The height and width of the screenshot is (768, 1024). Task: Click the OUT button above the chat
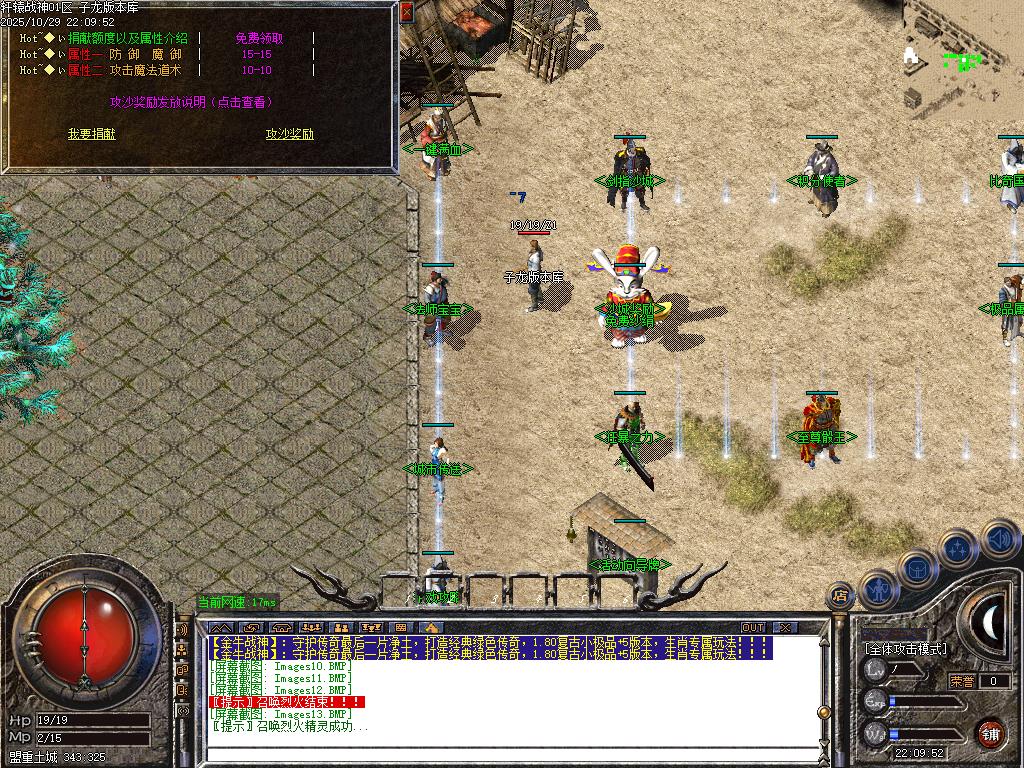point(752,627)
